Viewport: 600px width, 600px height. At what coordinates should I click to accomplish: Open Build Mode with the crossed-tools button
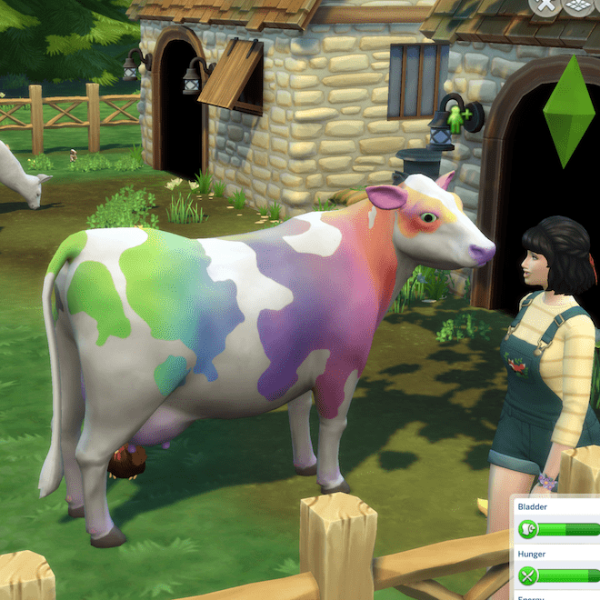tap(545, 5)
